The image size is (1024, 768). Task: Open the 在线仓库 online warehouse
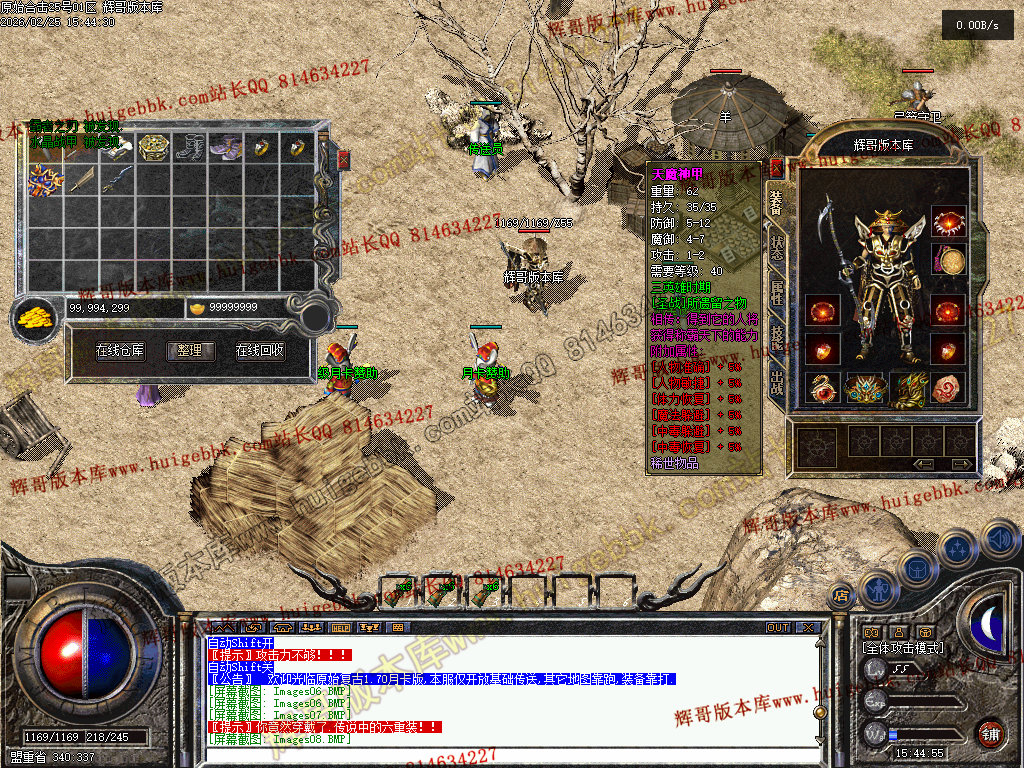(120, 351)
